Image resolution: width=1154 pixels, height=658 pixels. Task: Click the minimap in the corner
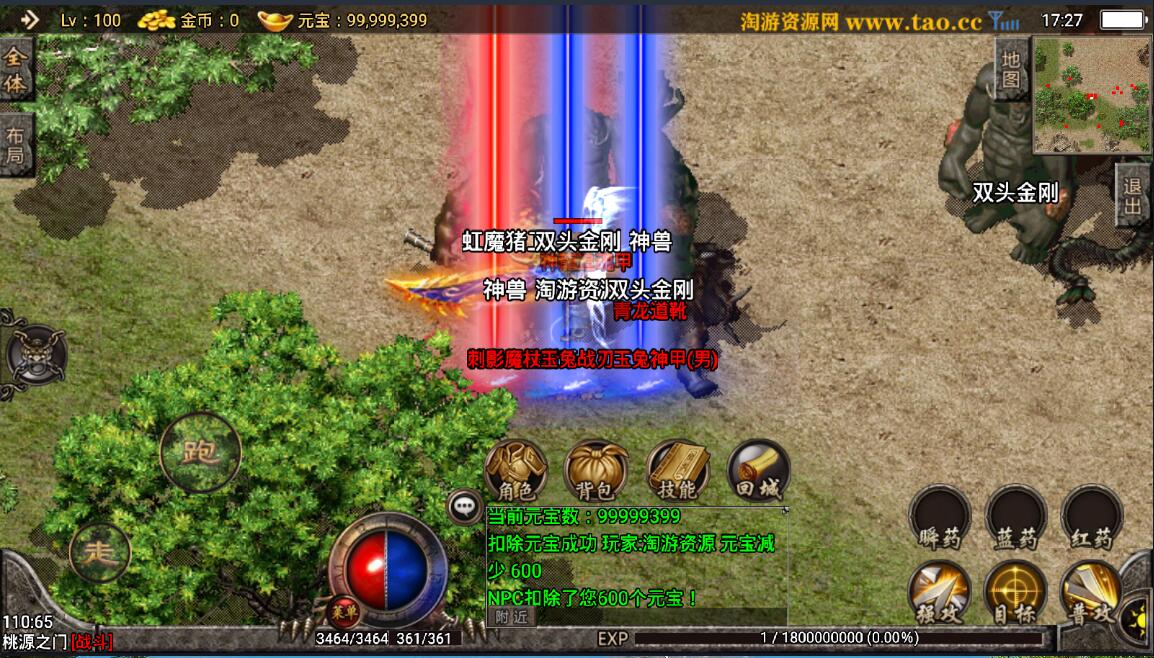click(x=1090, y=95)
